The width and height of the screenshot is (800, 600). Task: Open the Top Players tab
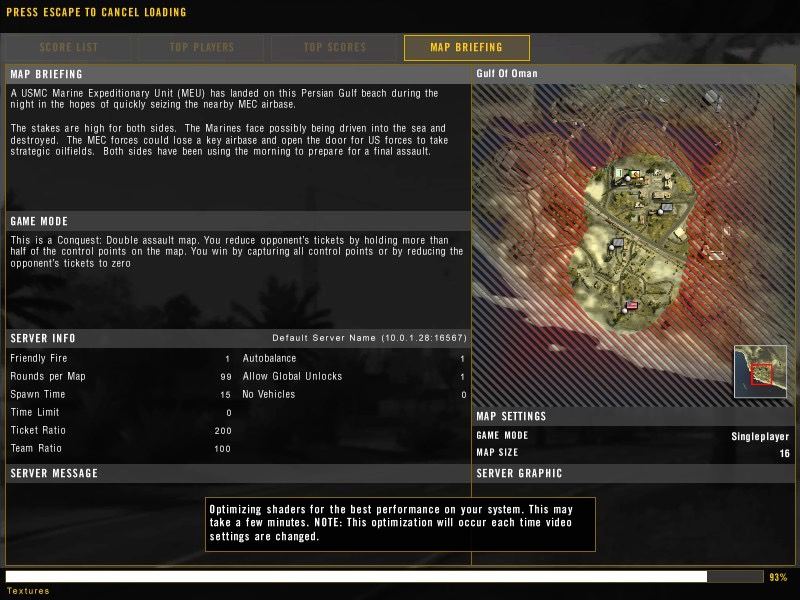[201, 47]
